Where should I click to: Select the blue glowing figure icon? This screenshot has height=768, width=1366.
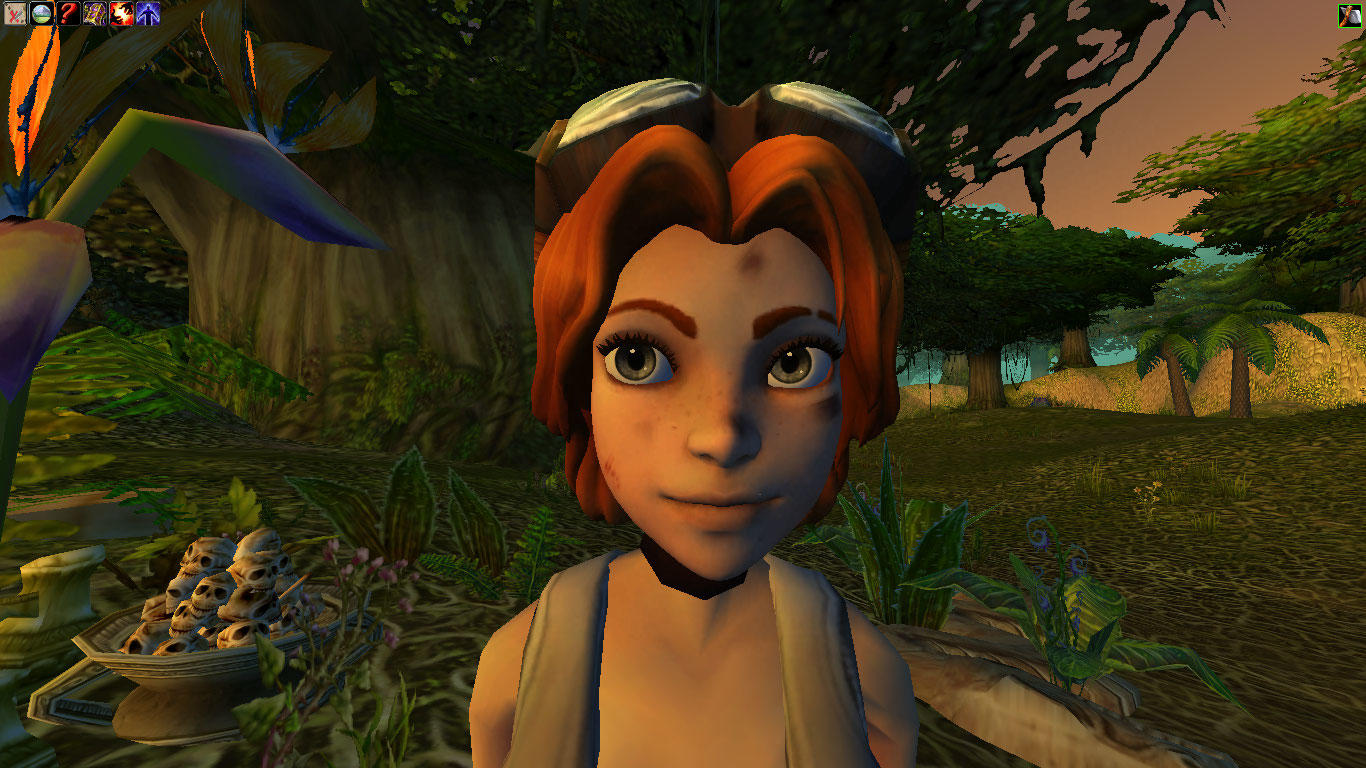pos(149,14)
